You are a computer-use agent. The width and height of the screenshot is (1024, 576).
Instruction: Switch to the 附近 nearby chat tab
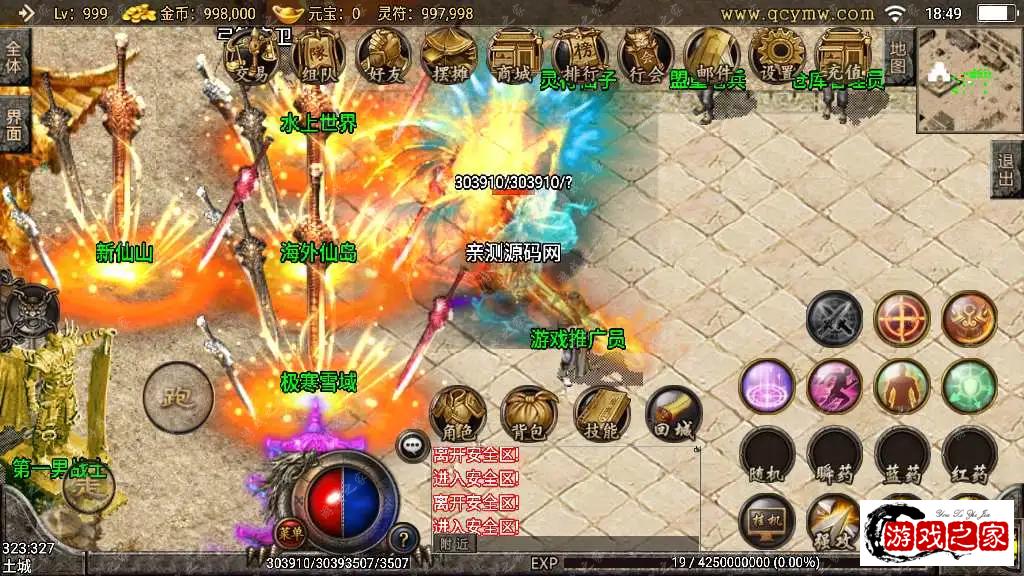coord(455,544)
